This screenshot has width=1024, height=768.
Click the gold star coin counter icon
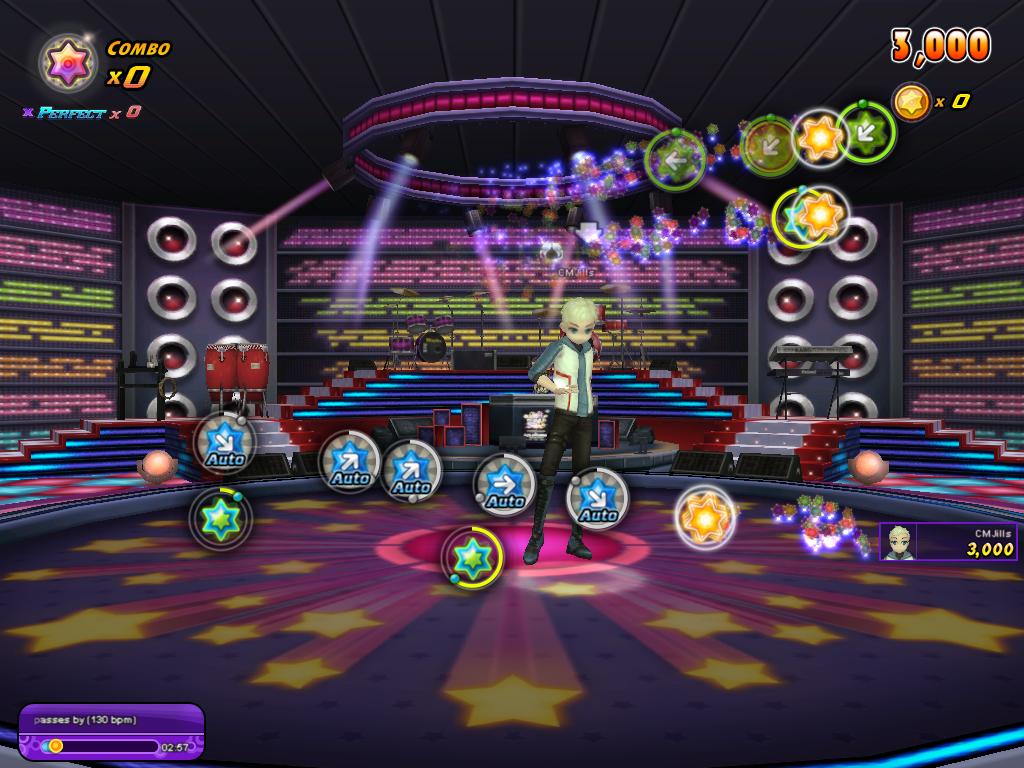coord(911,101)
